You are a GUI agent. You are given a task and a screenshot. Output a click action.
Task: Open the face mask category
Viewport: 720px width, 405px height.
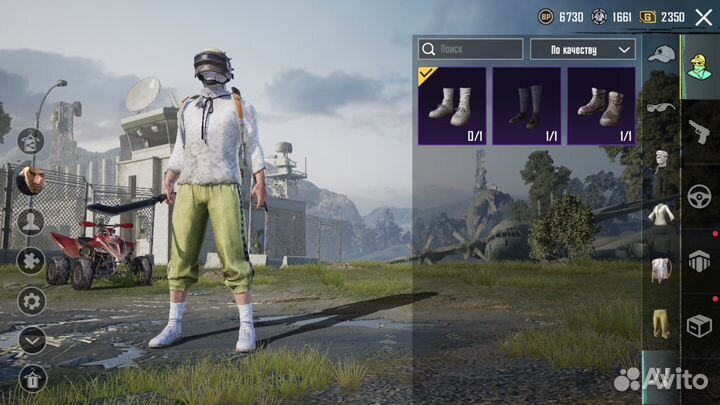coord(659,160)
